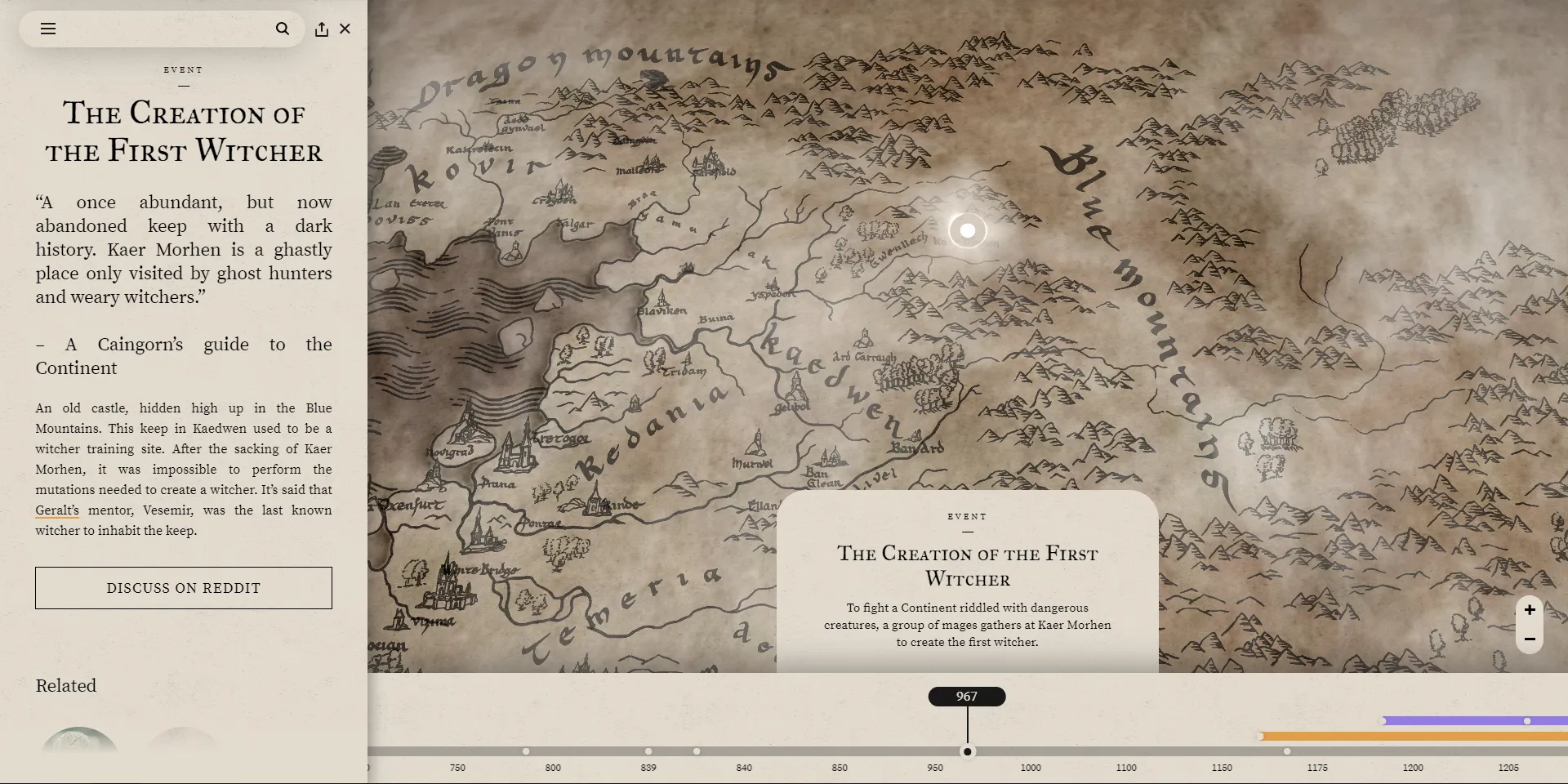Open the second Related thumbnail
The width and height of the screenshot is (1568, 784).
click(x=183, y=743)
